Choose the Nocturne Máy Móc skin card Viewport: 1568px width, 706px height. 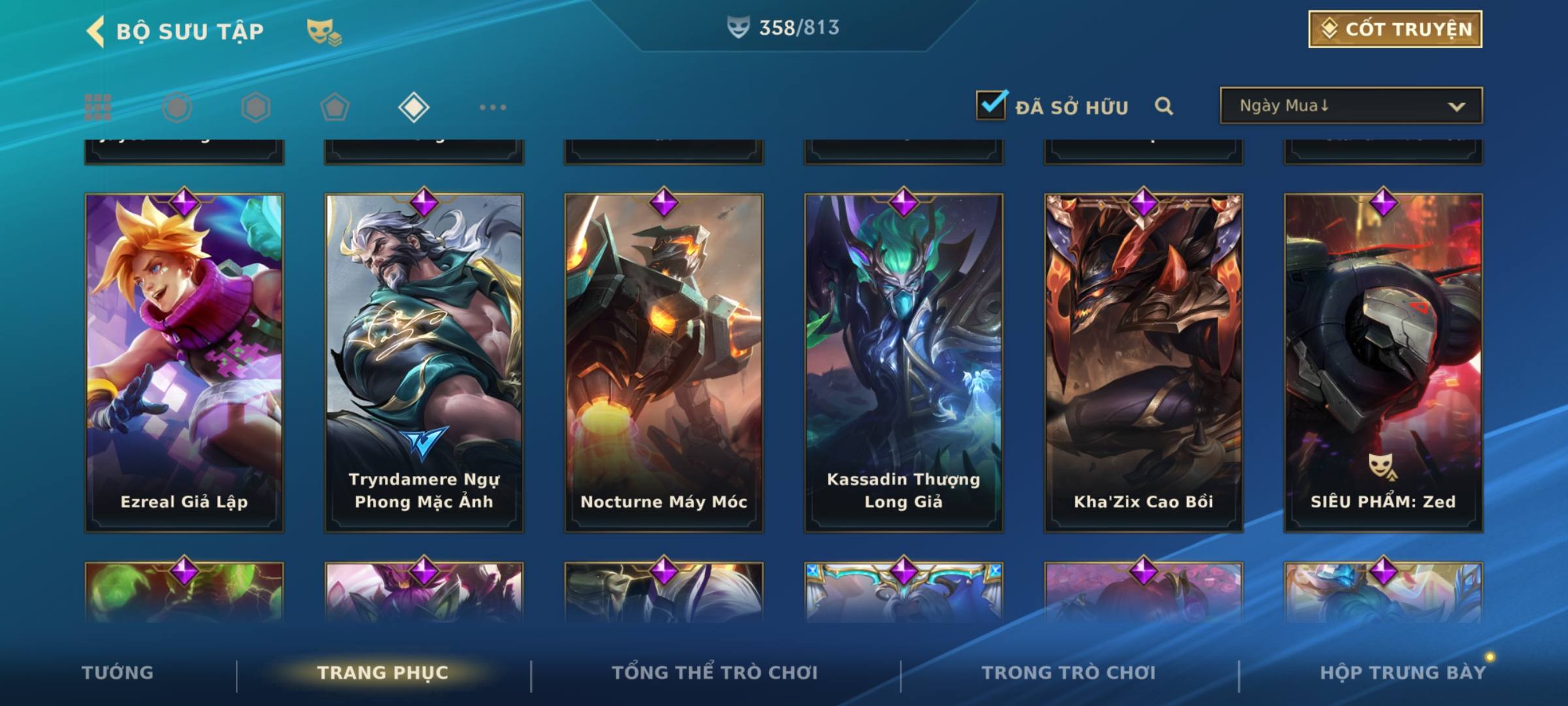tap(664, 363)
